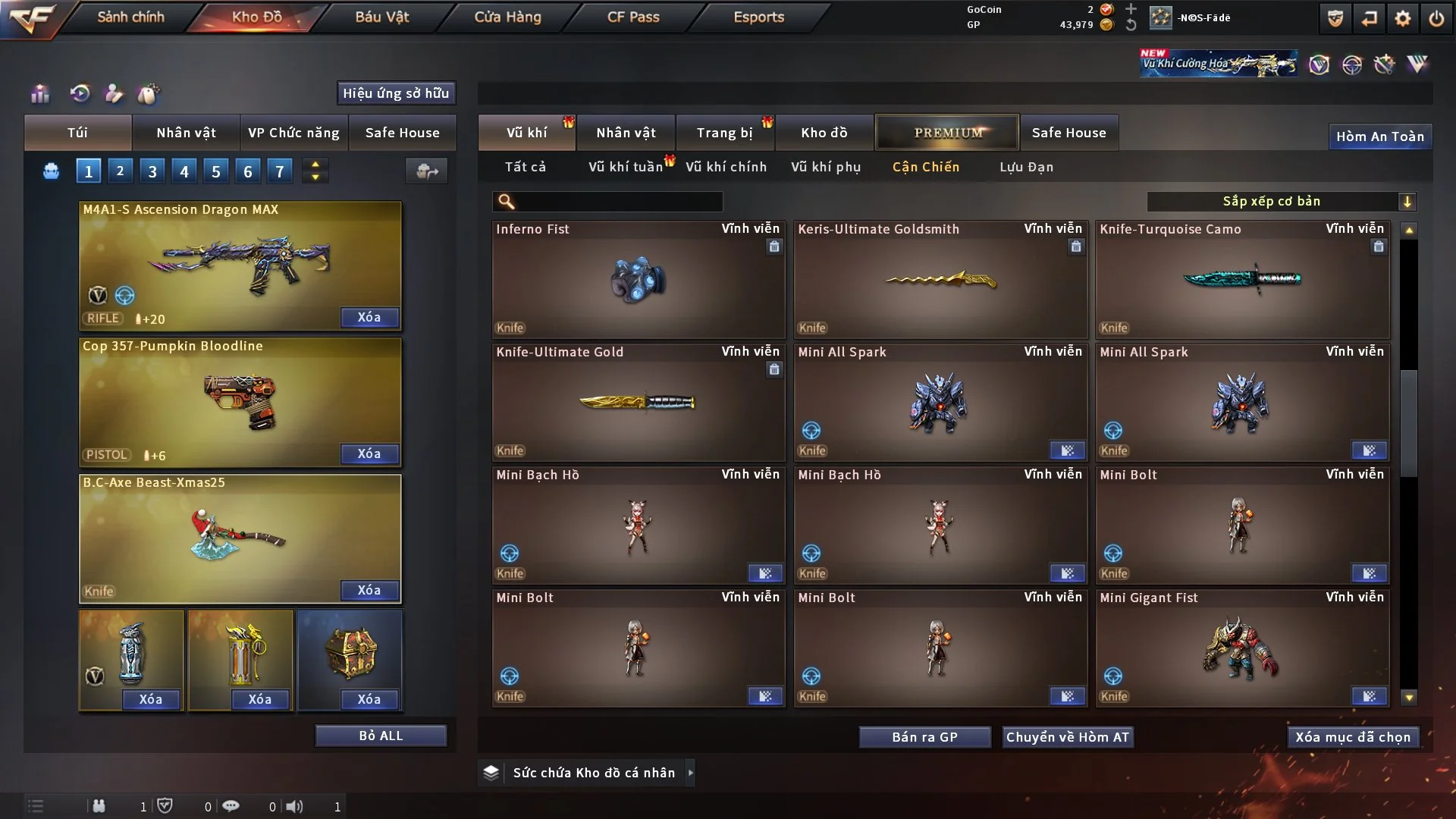Image resolution: width=1456 pixels, height=819 pixels.
Task: Open the settings gear icon
Action: click(x=1402, y=18)
